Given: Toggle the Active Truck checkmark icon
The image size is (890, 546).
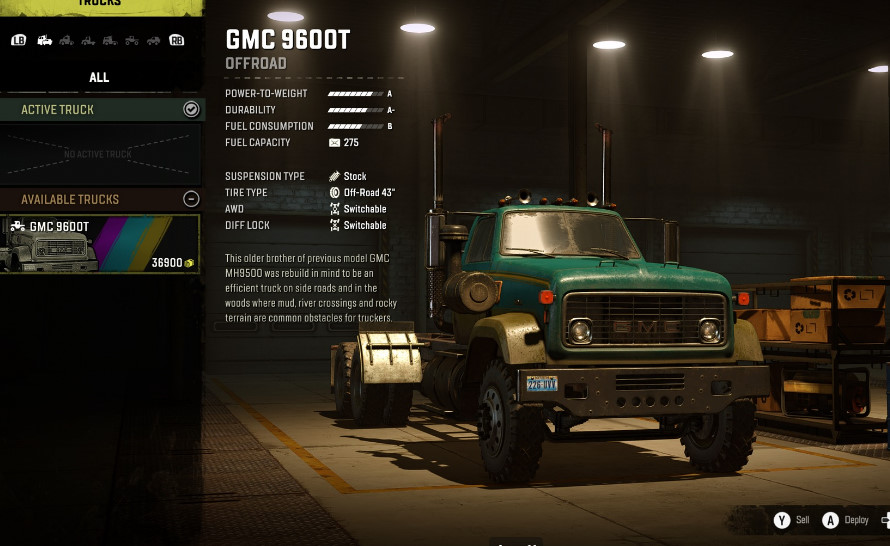Looking at the screenshot, I should tap(191, 109).
